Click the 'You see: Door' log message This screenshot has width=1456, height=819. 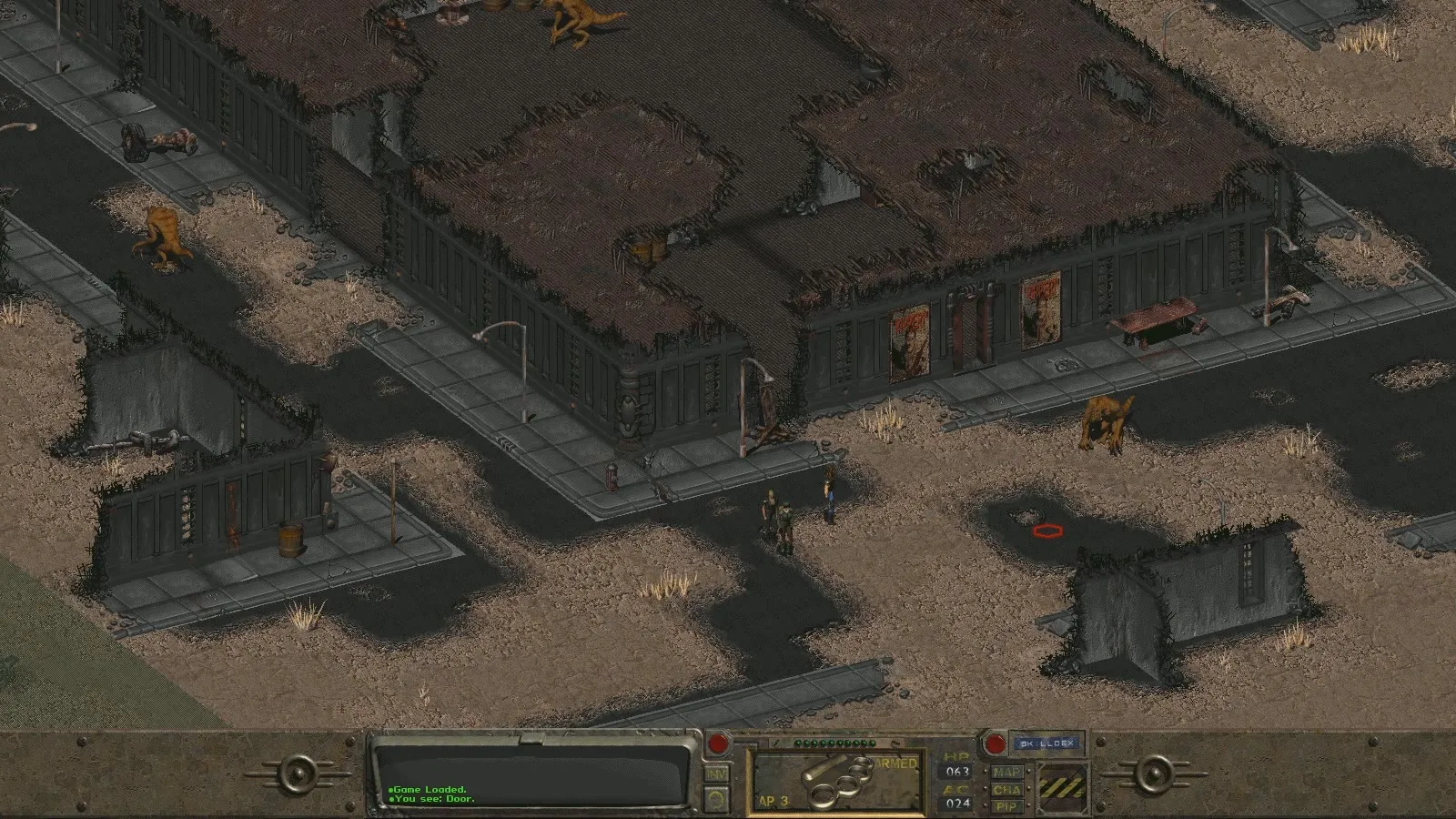click(x=432, y=798)
